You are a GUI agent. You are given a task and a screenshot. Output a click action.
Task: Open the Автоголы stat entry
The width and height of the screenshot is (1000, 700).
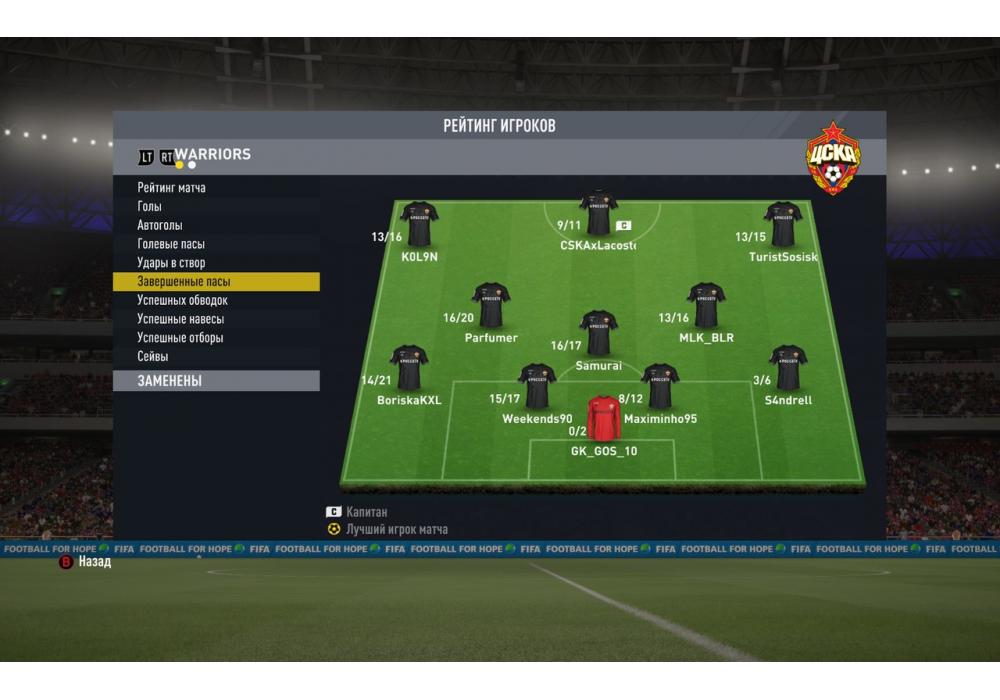click(160, 226)
